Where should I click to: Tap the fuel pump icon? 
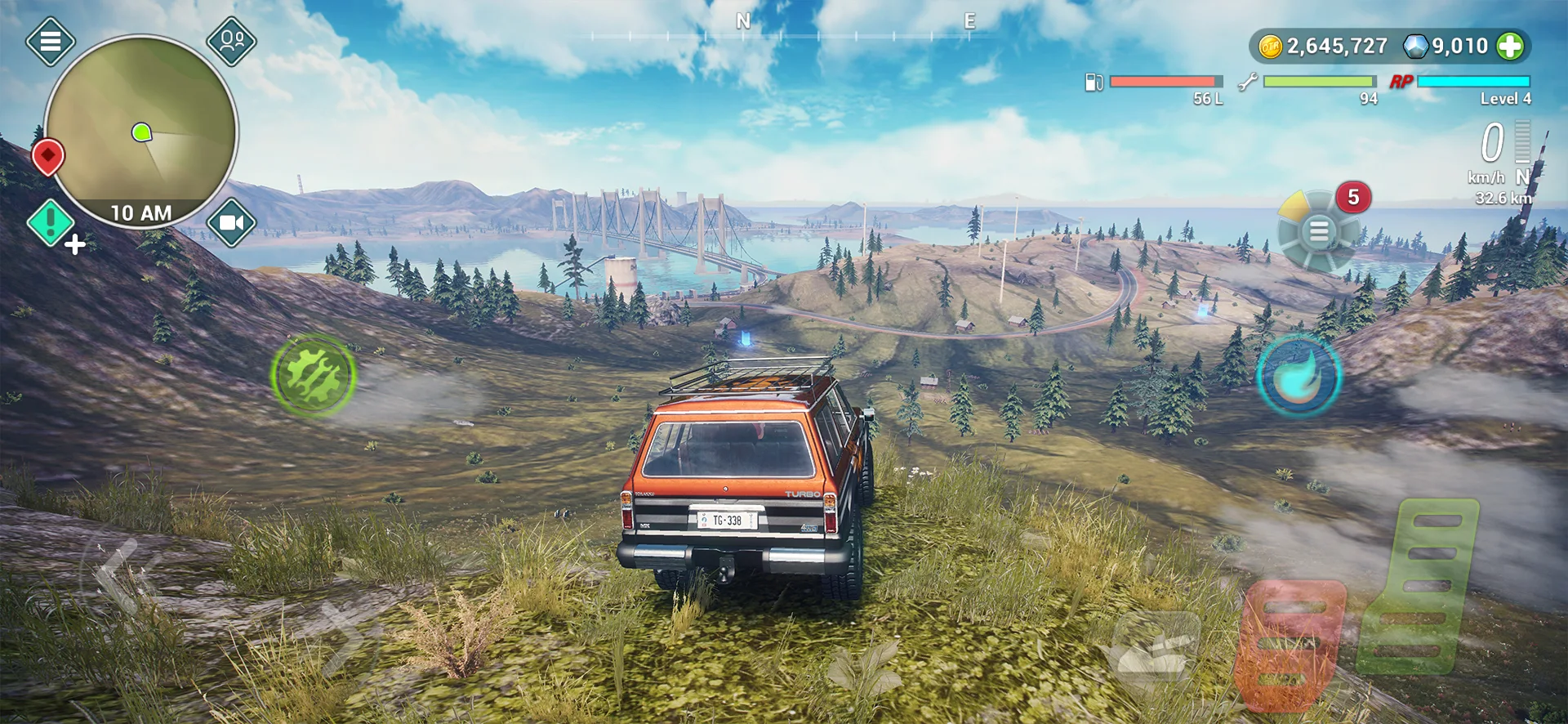pyautogui.click(x=1093, y=81)
